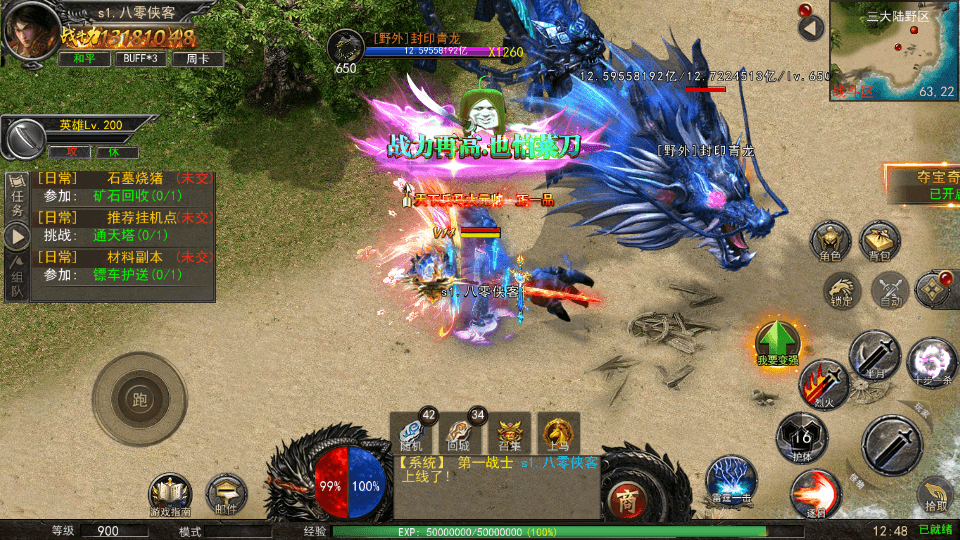Cast the 半月 half-moon skill
The height and width of the screenshot is (540, 960).
875,354
